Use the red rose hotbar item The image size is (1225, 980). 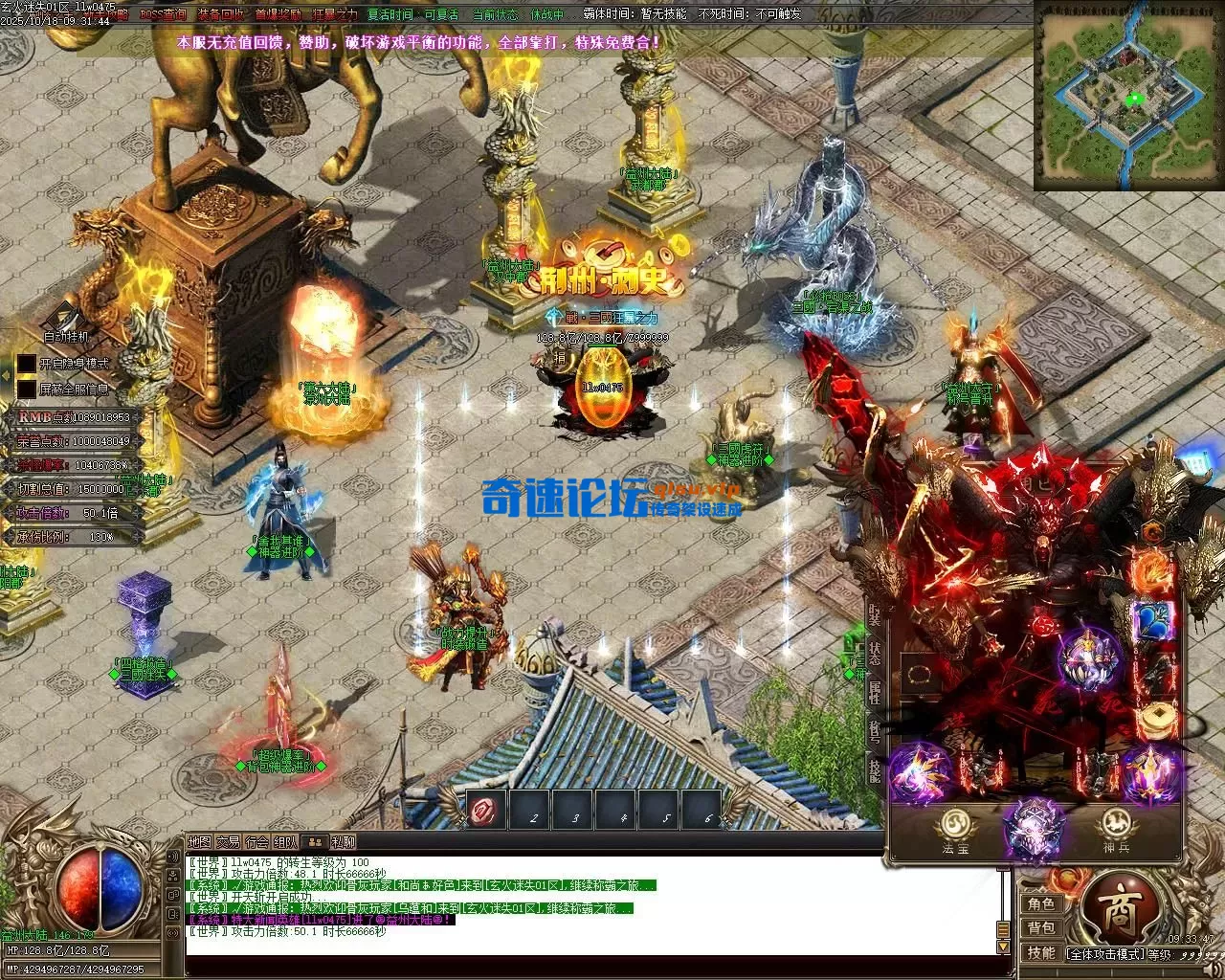486,811
